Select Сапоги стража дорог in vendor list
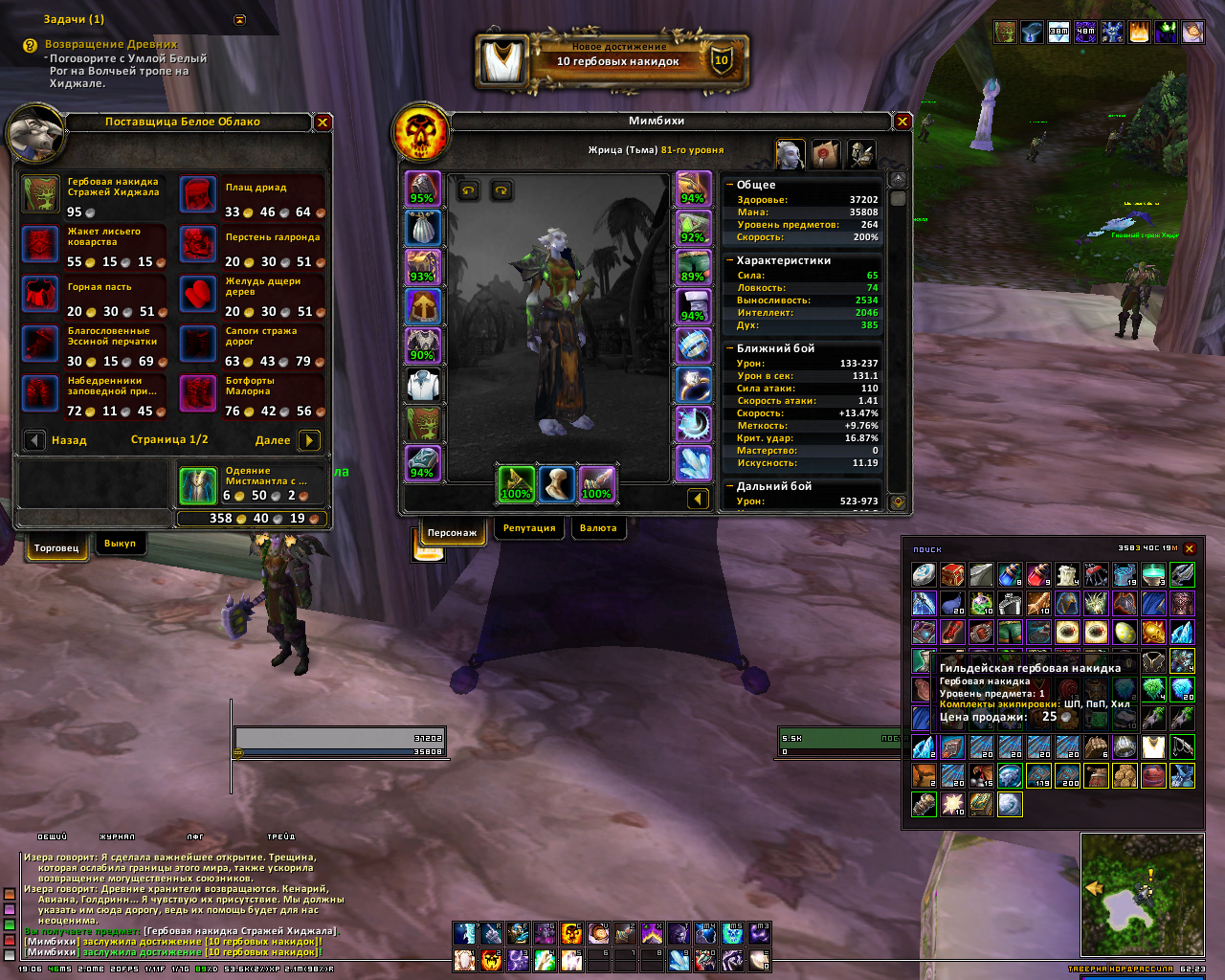1225x980 pixels. 198,345
